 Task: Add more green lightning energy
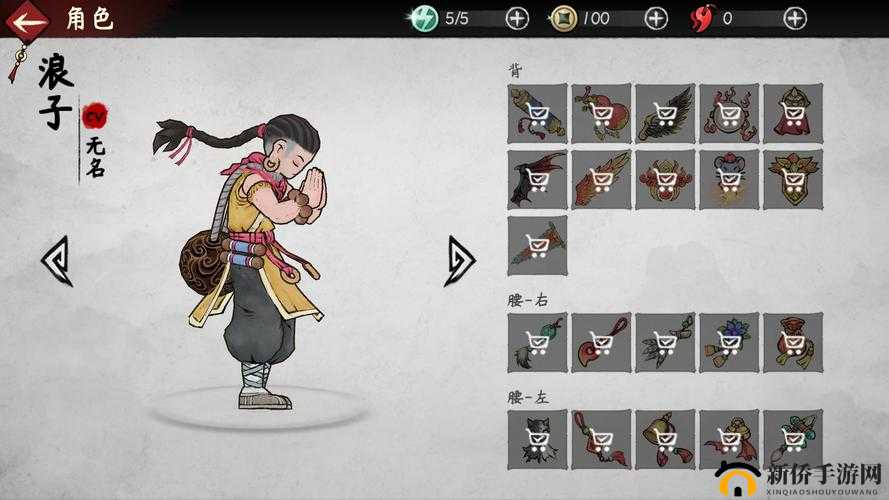pos(517,18)
